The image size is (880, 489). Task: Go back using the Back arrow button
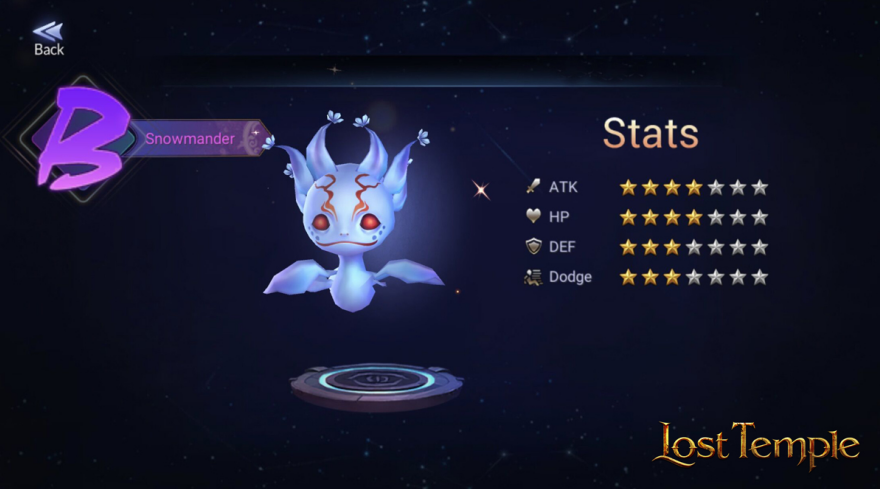(48, 36)
